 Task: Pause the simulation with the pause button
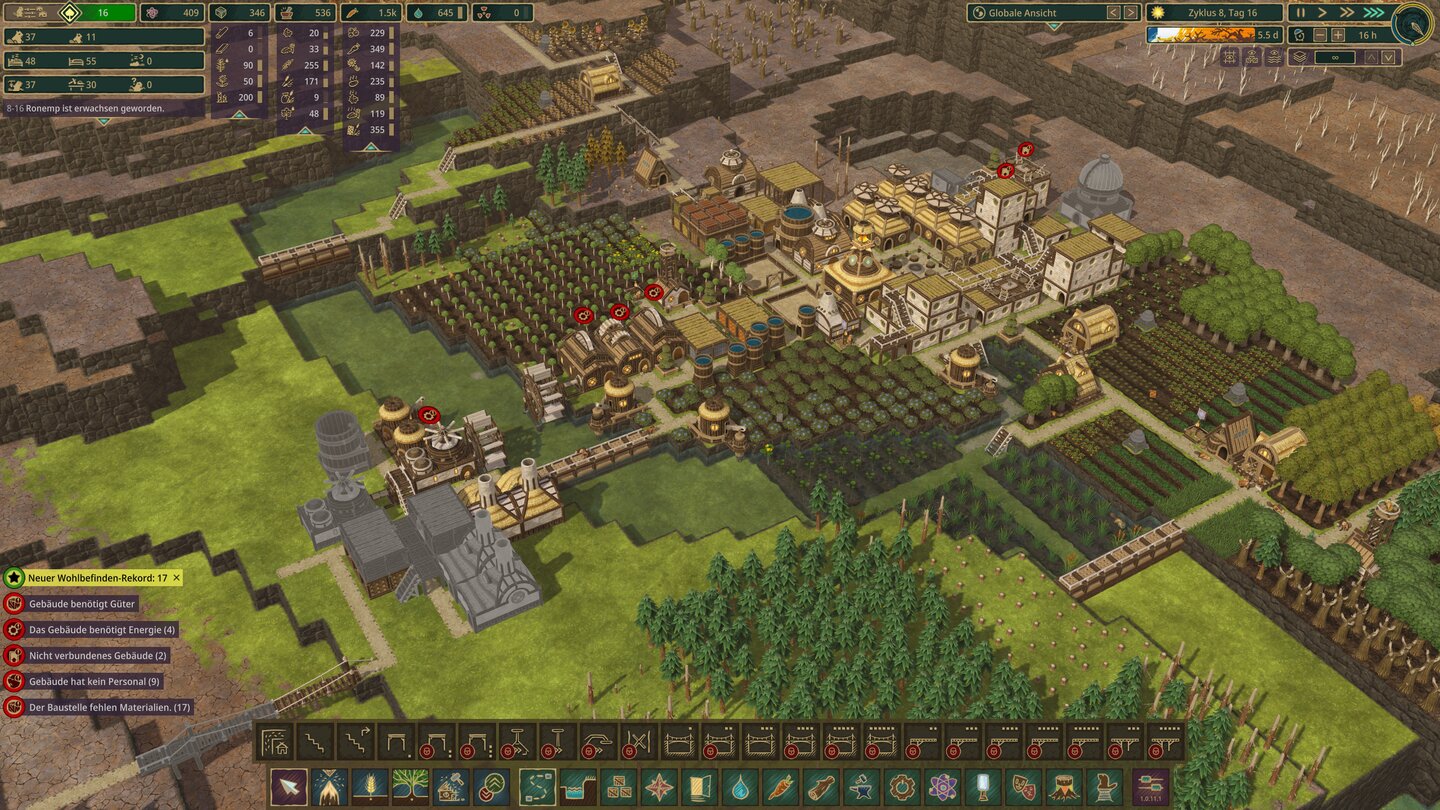tap(1302, 12)
